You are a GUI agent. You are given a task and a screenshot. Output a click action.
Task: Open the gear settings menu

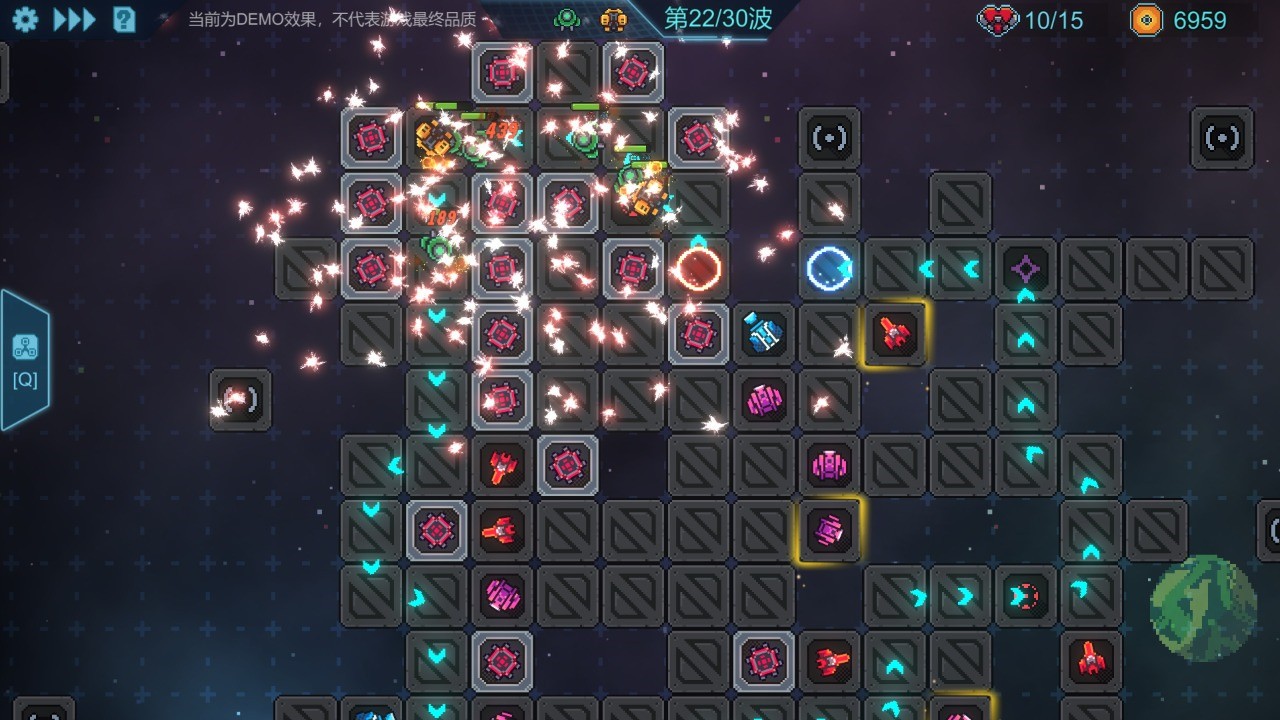click(25, 19)
